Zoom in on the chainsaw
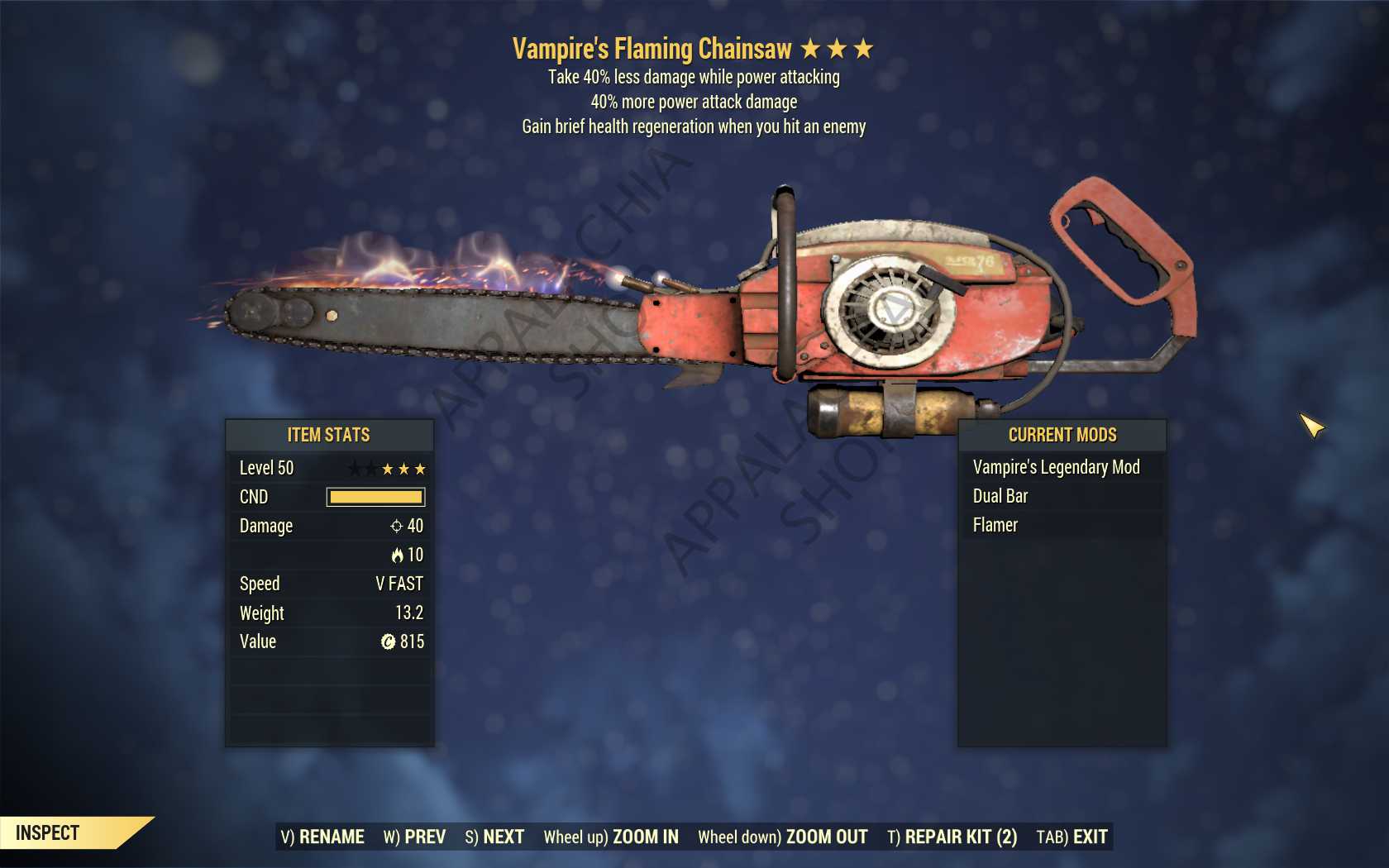 (x=611, y=837)
